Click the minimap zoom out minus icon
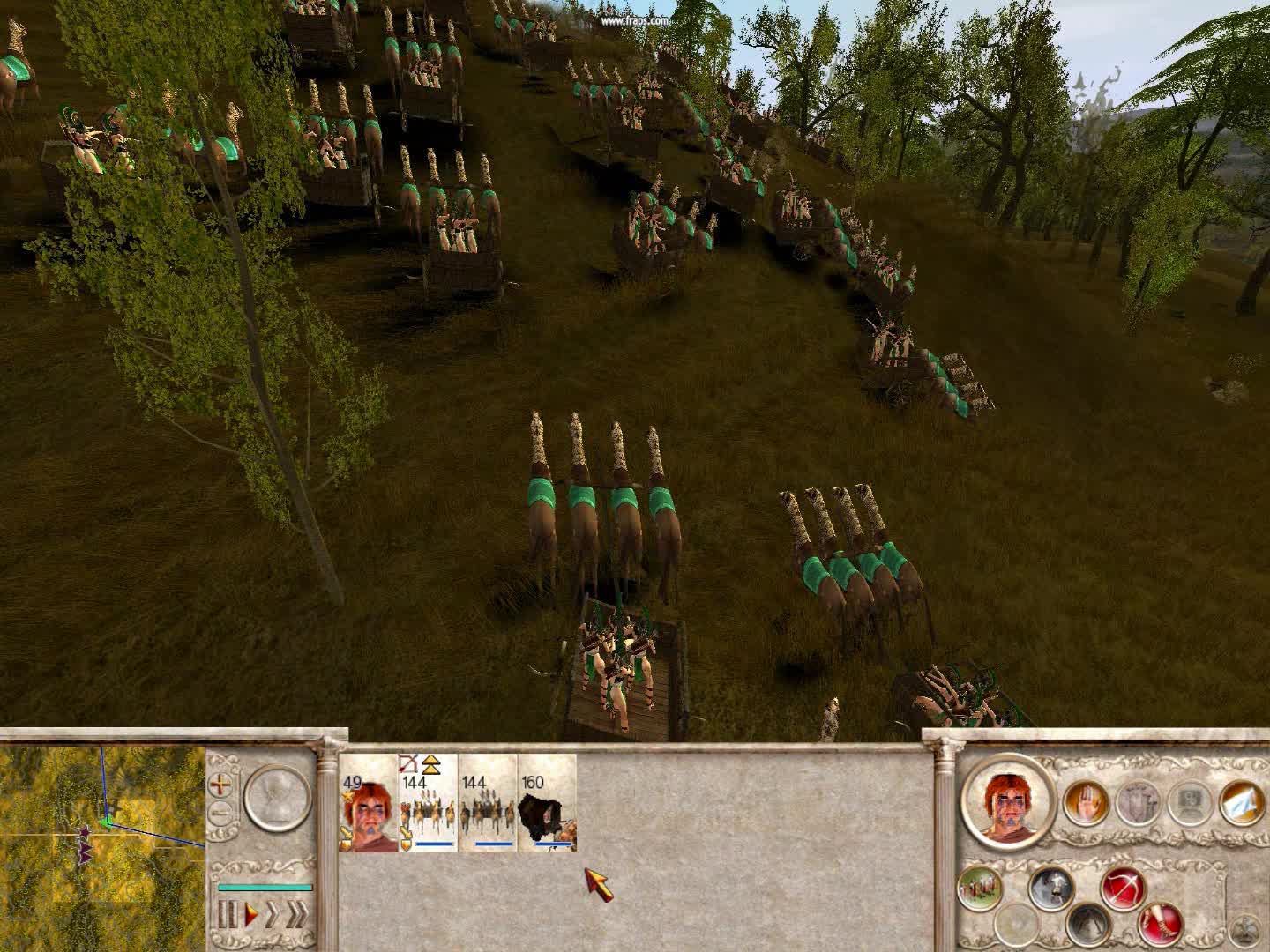 pyautogui.click(x=219, y=813)
